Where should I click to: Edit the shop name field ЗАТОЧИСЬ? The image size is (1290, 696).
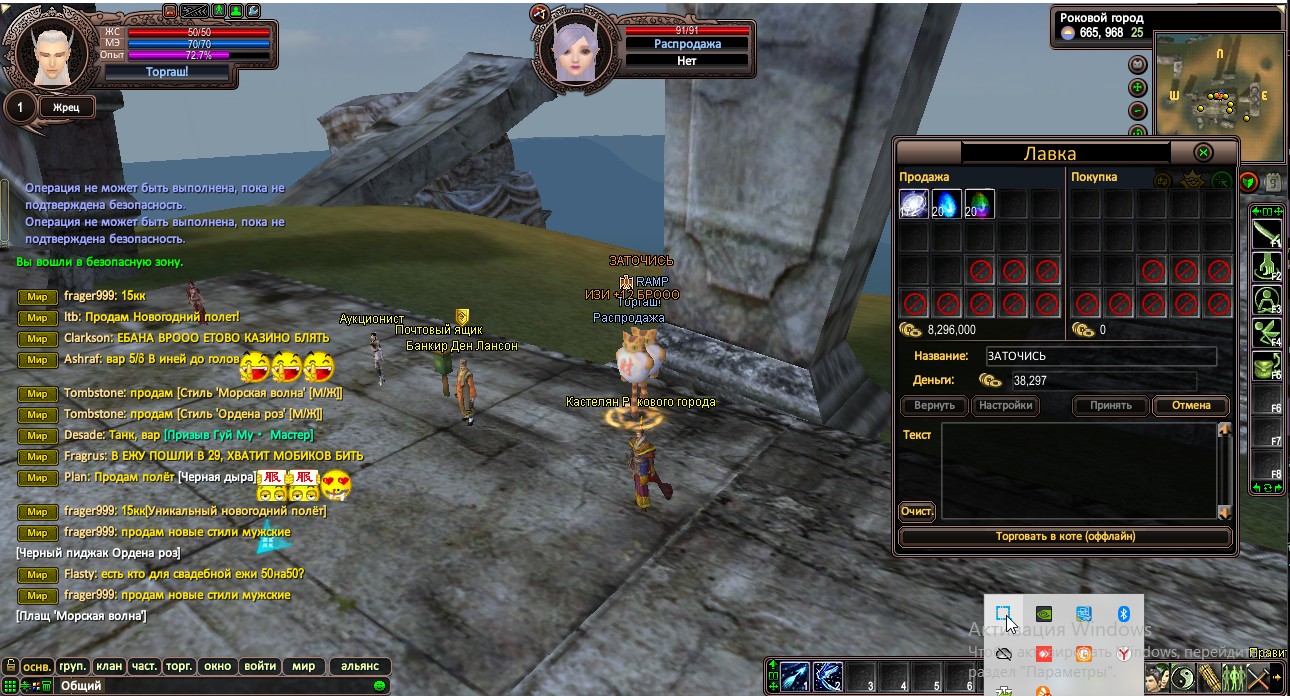point(1100,356)
